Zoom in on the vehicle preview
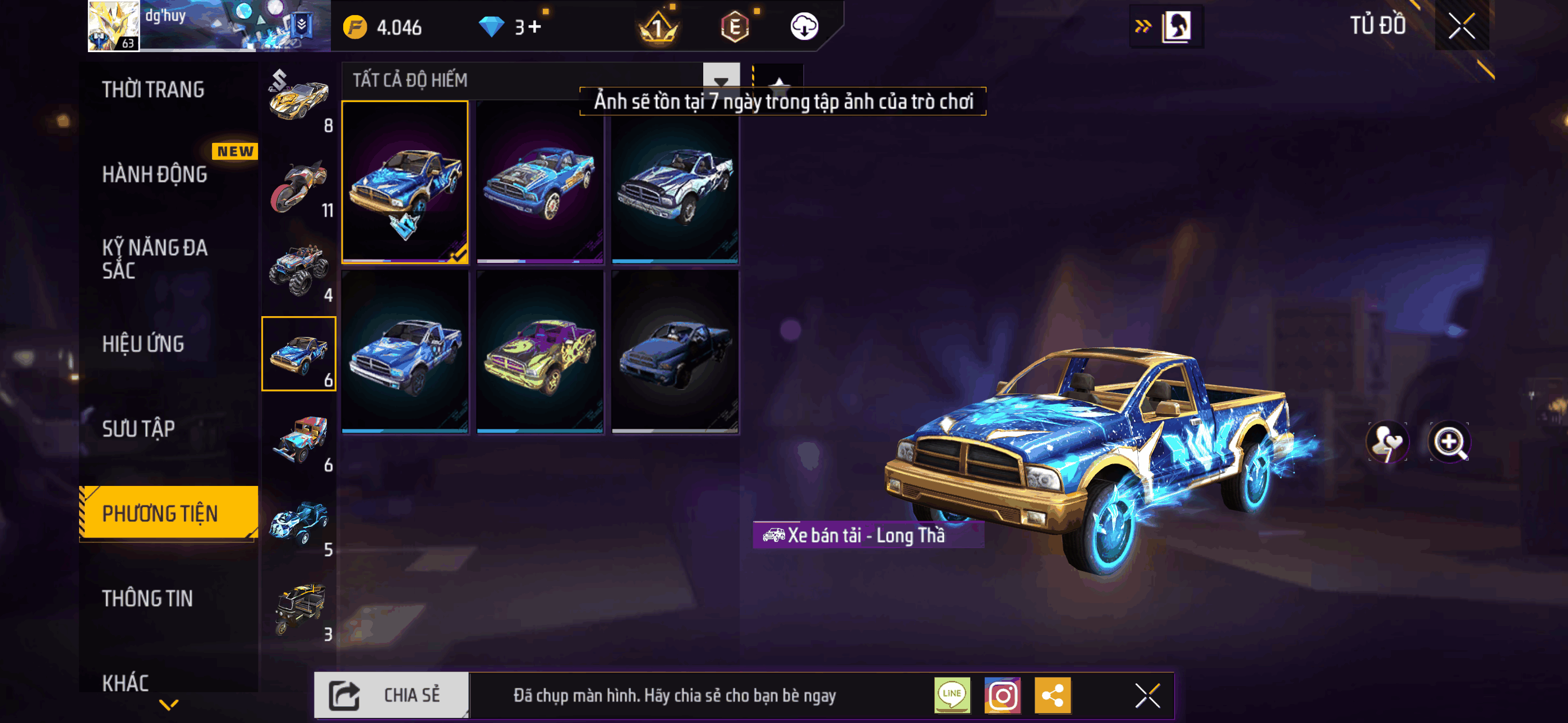 1449,441
